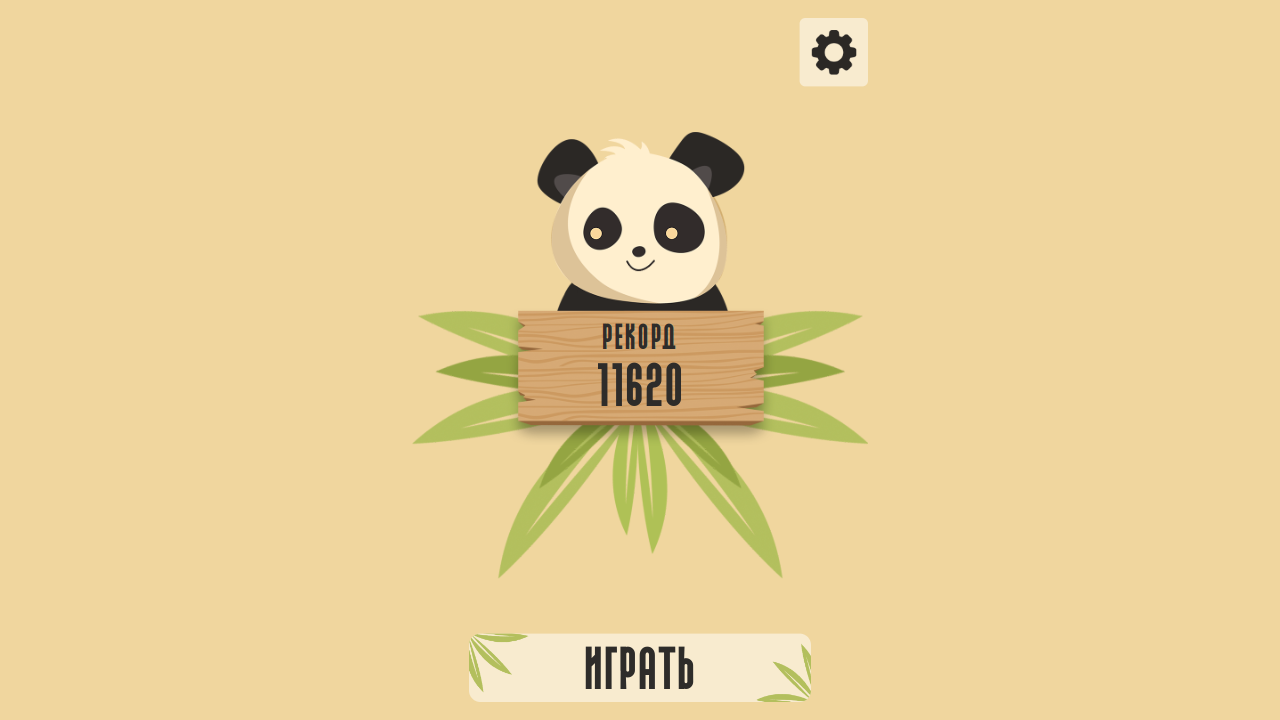
Task: Open the settings gear icon
Action: tap(833, 50)
